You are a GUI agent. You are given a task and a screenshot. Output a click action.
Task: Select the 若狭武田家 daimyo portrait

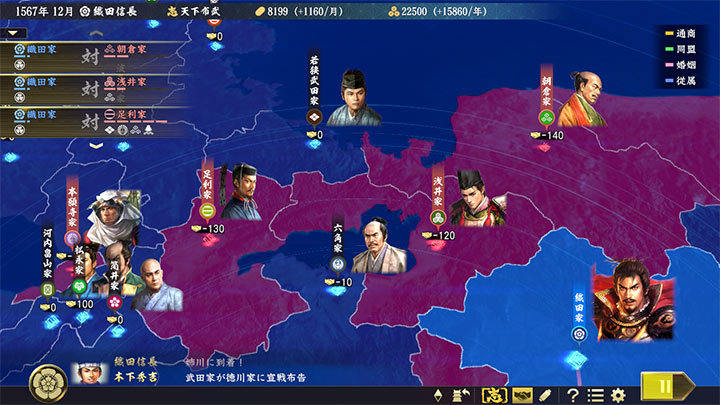coord(355,98)
